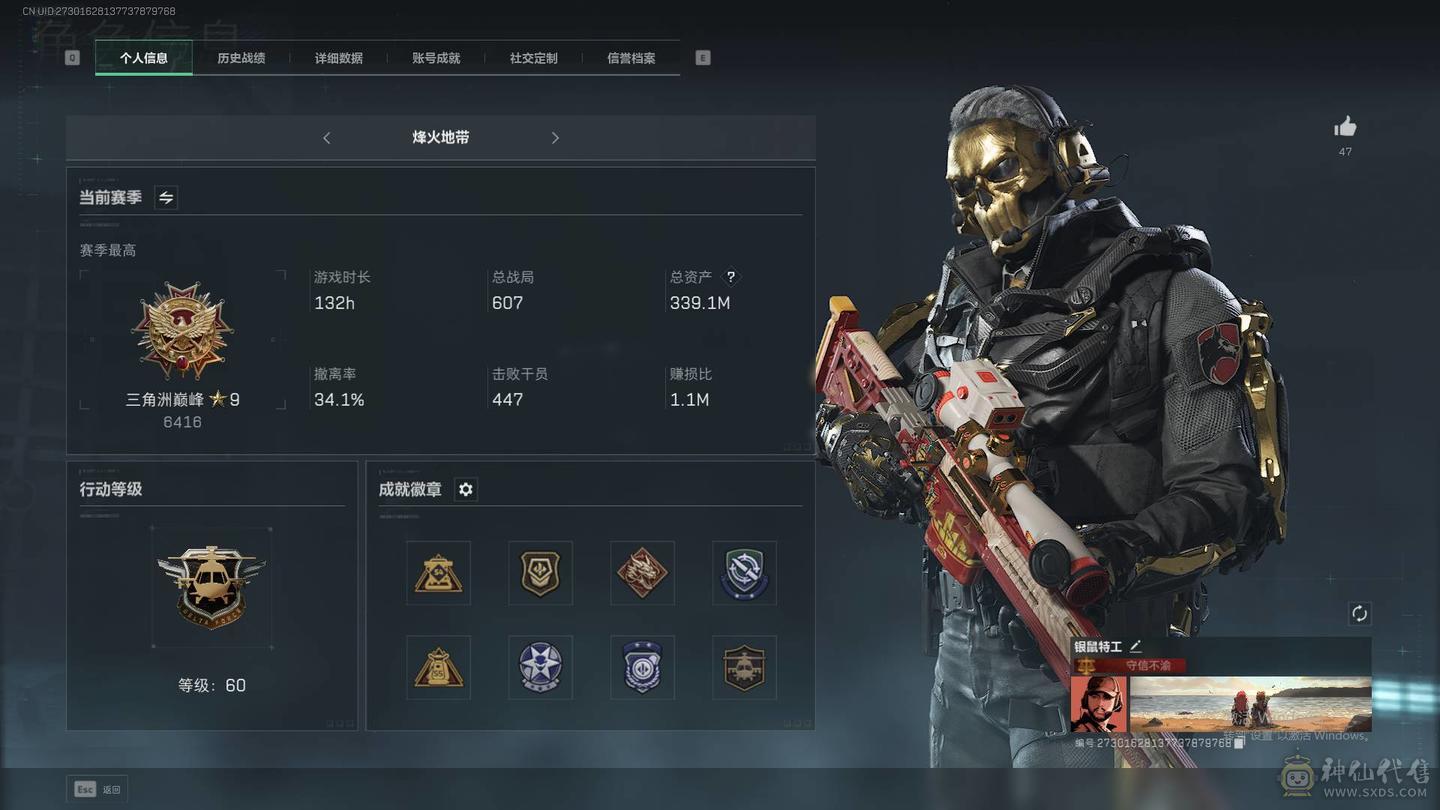Go to the 社交定制 tab
This screenshot has width=1440, height=810.
tap(533, 58)
